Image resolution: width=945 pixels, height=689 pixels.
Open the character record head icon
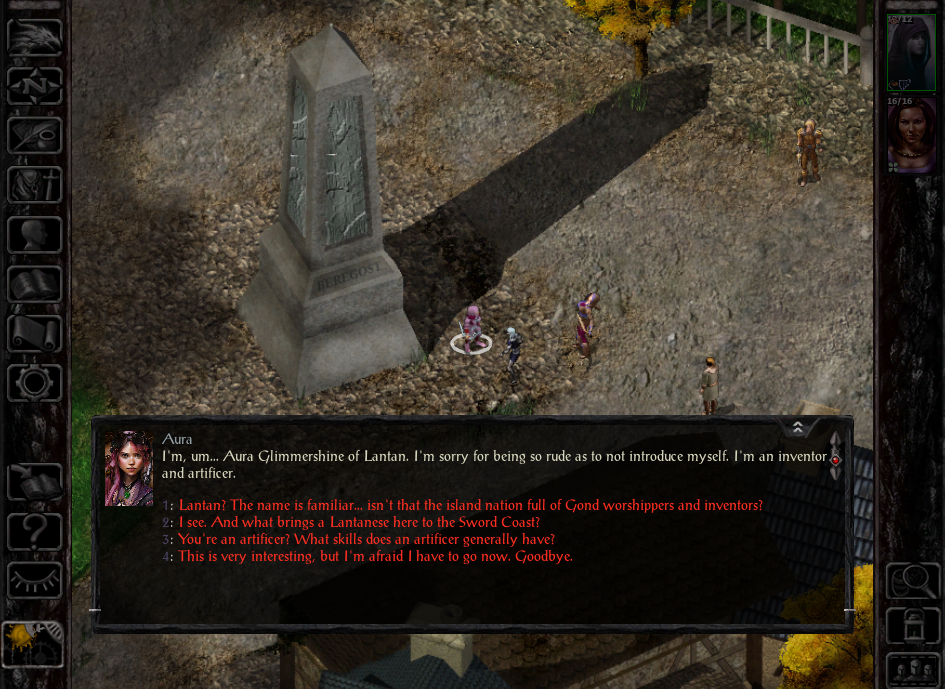pos(35,235)
